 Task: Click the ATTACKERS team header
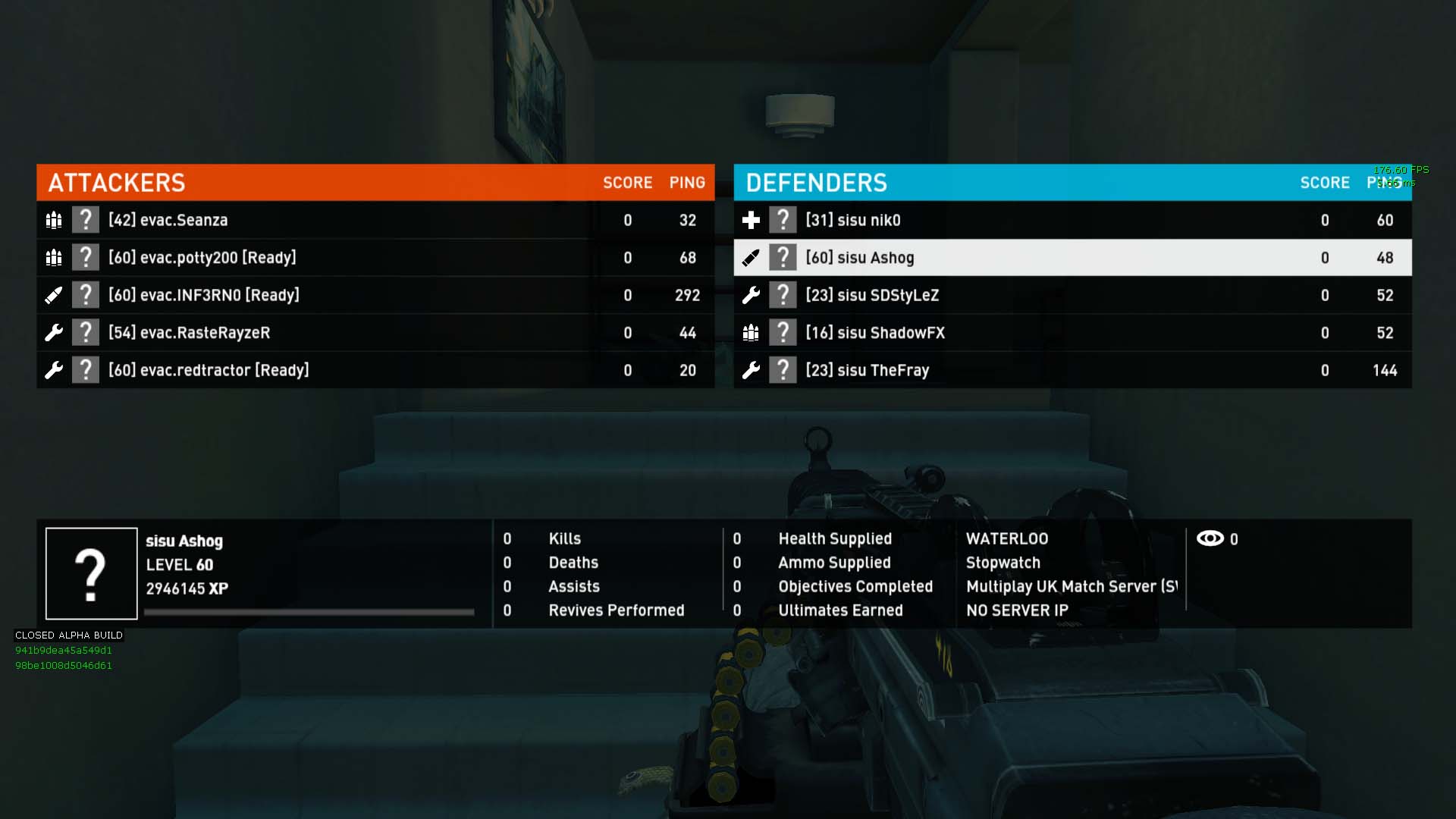coord(117,183)
